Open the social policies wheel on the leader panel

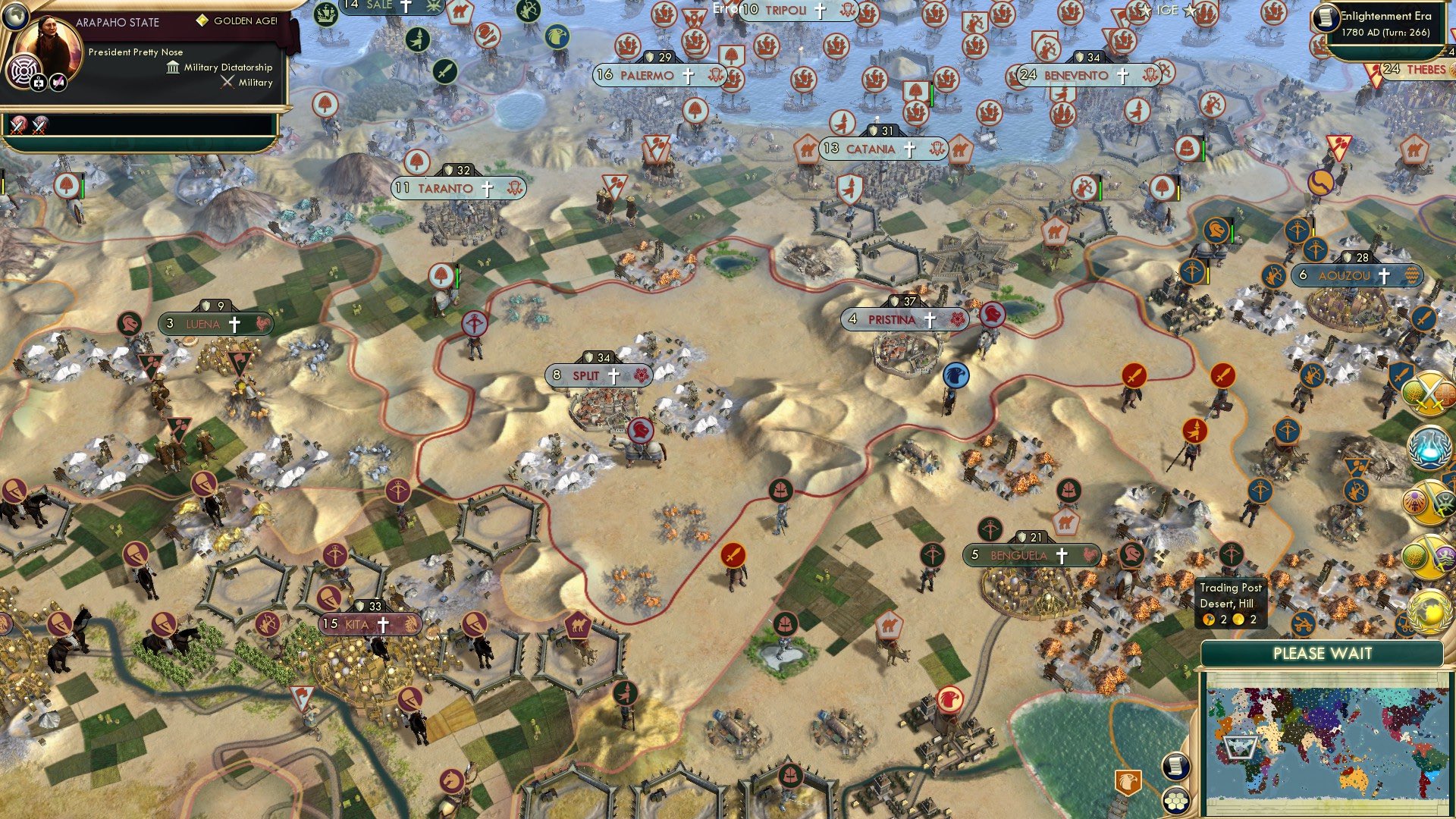click(x=24, y=70)
